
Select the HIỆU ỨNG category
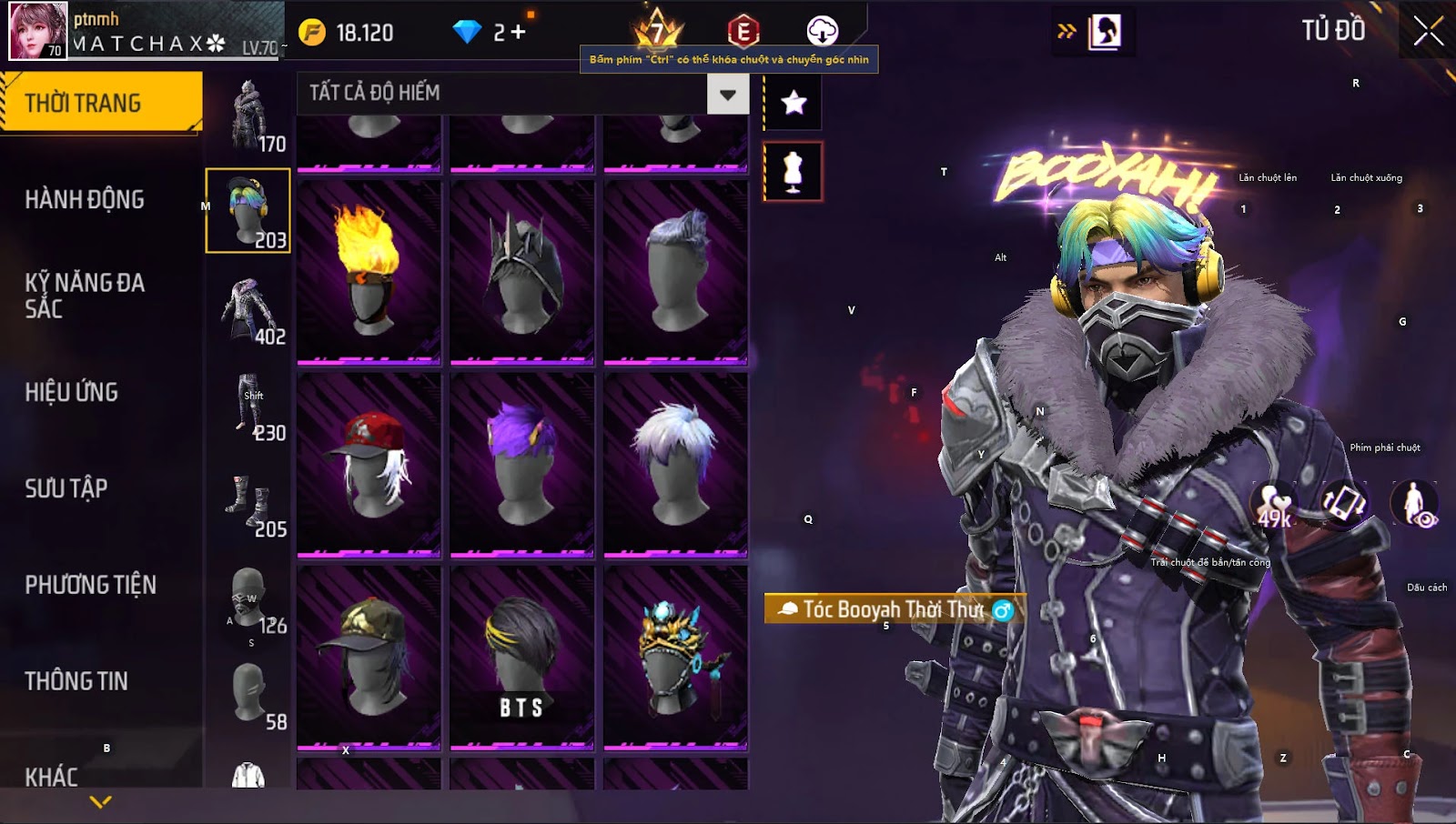[x=72, y=392]
